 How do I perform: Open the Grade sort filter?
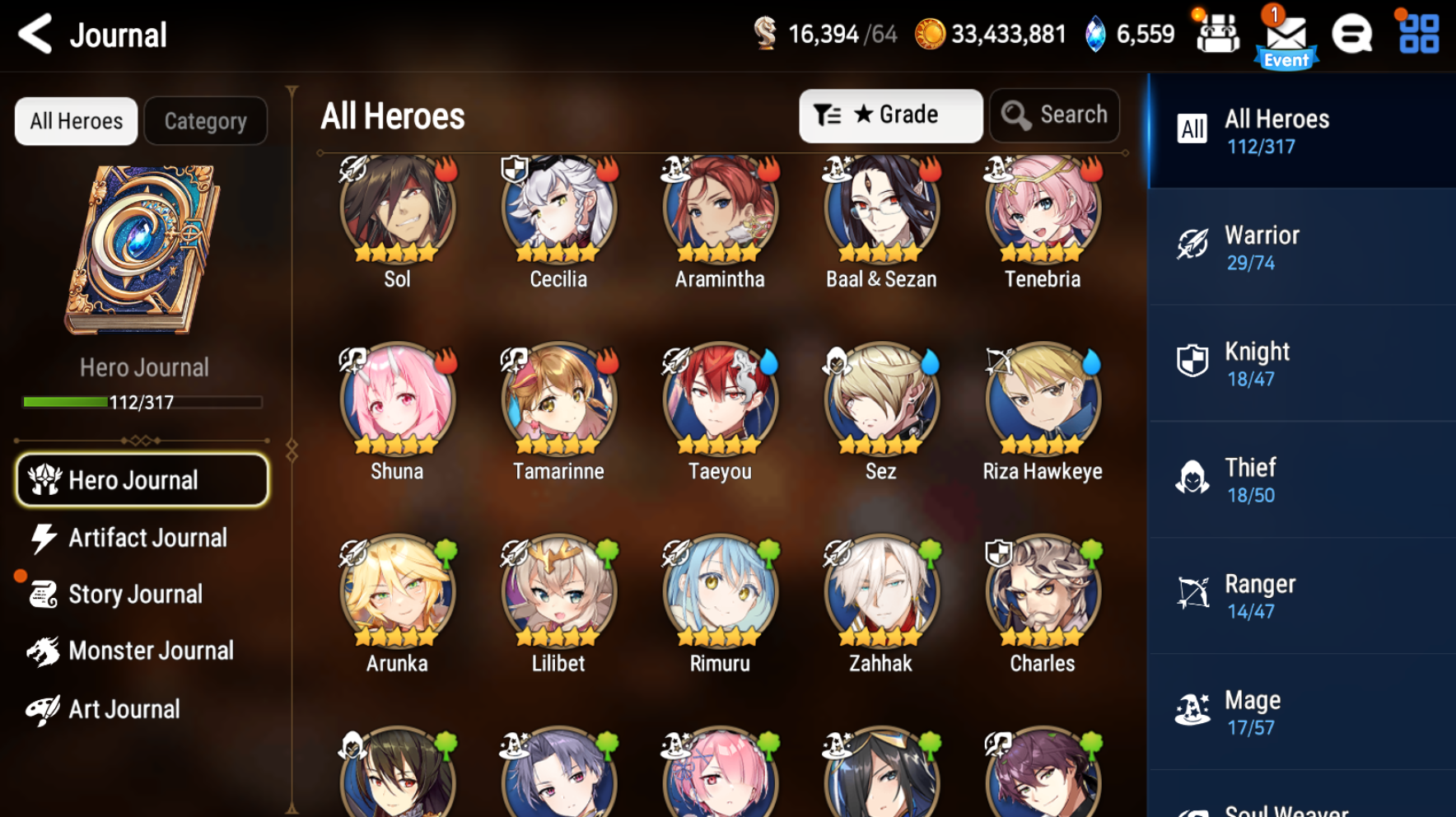click(890, 115)
